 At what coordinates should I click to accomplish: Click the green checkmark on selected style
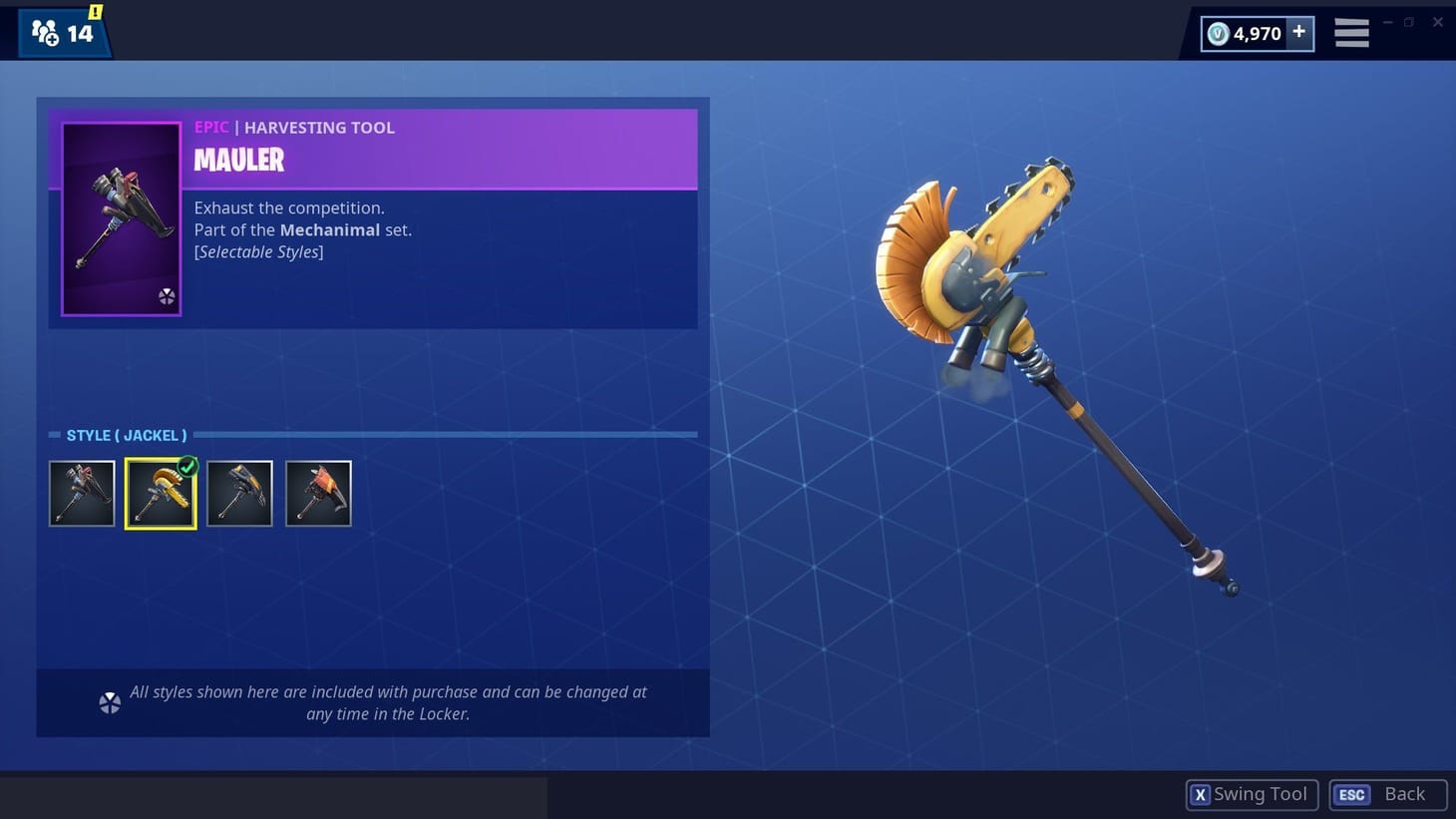tap(187, 465)
